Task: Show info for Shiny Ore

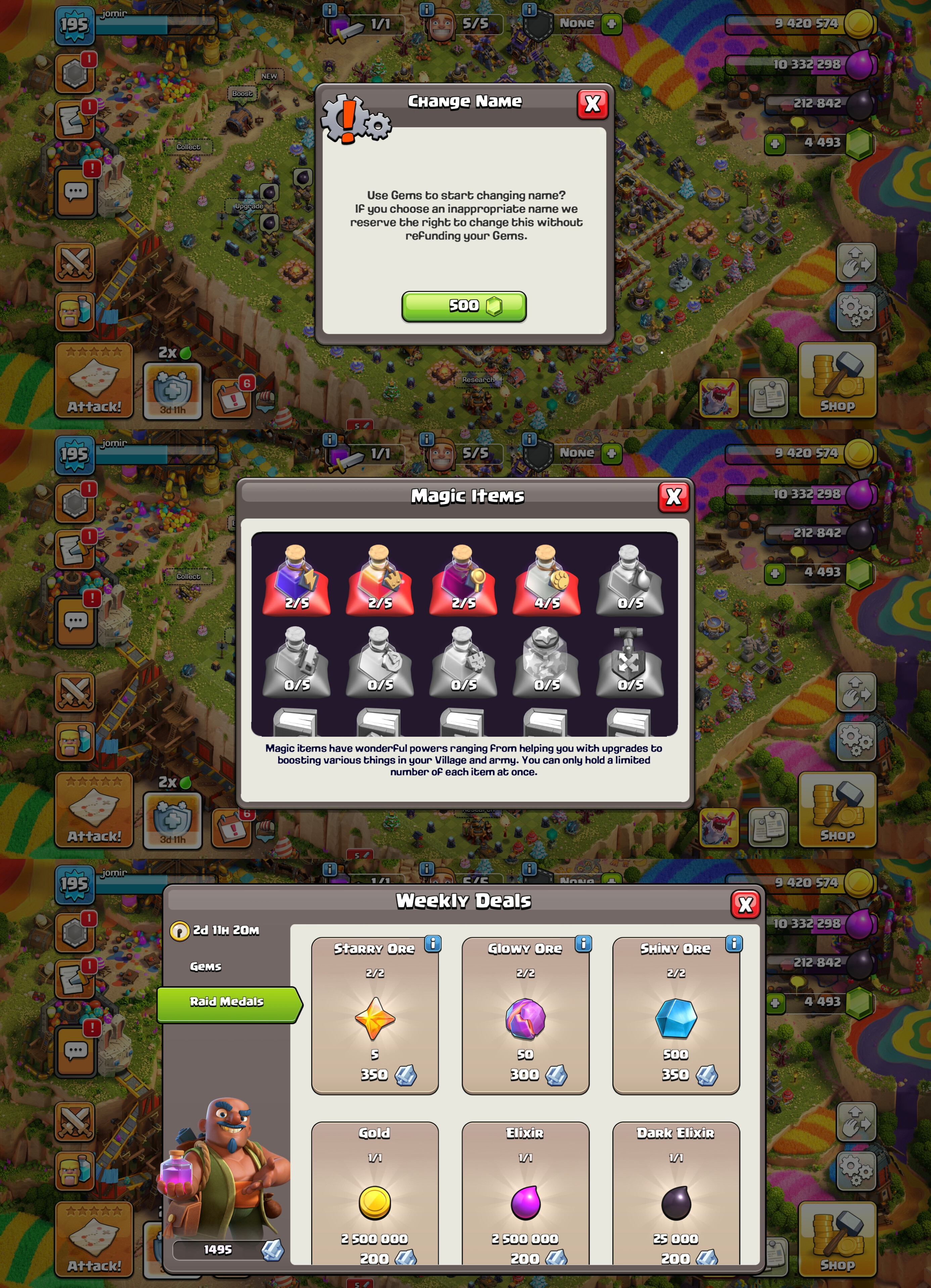Action: click(733, 944)
